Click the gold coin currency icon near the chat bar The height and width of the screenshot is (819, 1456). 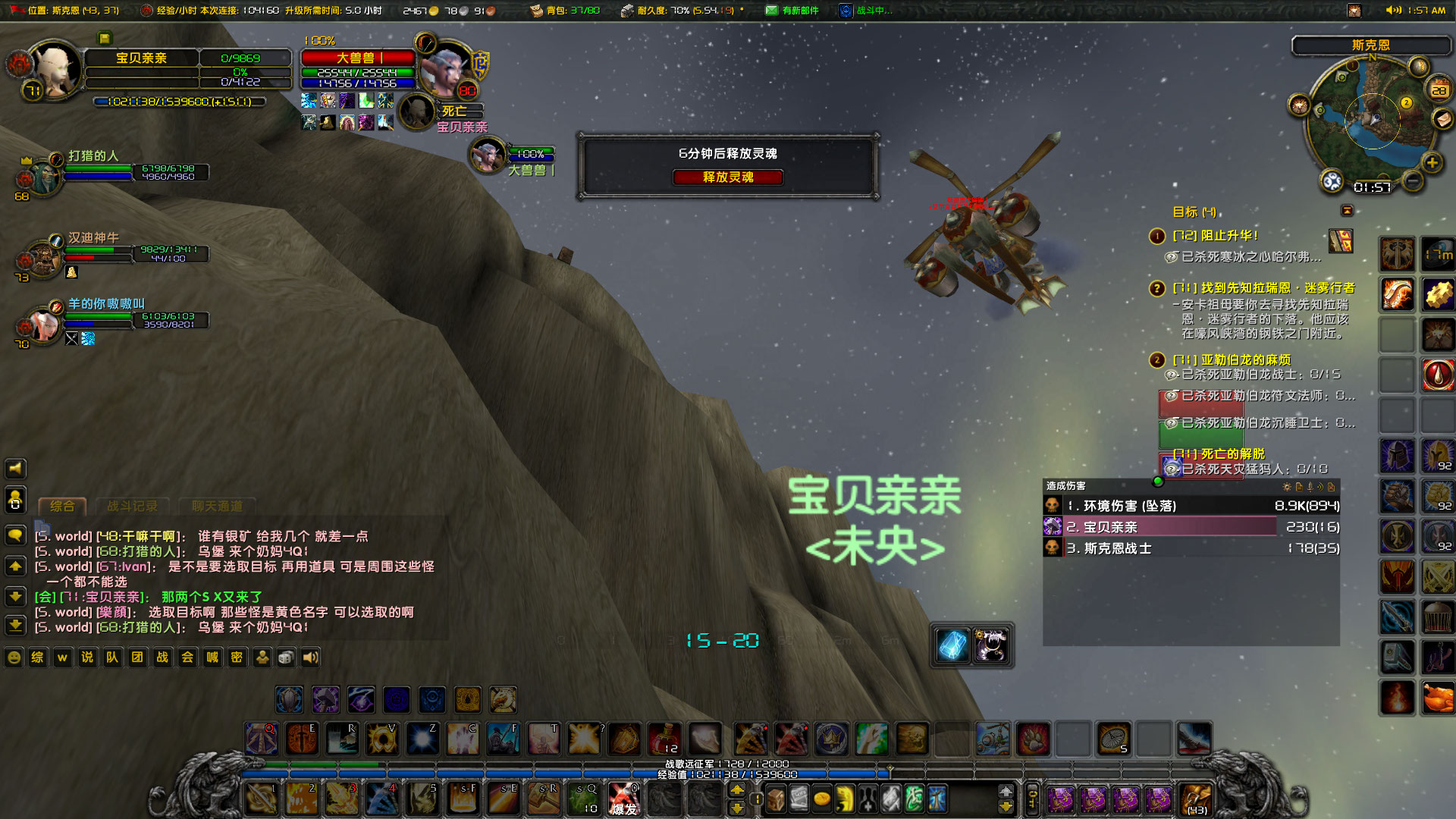coord(822,799)
